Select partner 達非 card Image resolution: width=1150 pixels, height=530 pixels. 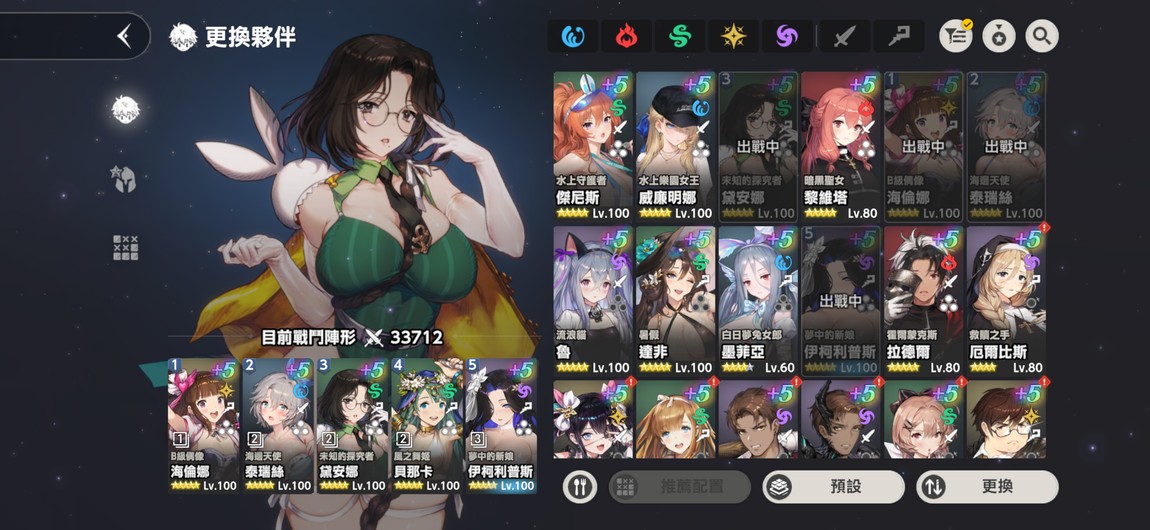[x=675, y=300]
